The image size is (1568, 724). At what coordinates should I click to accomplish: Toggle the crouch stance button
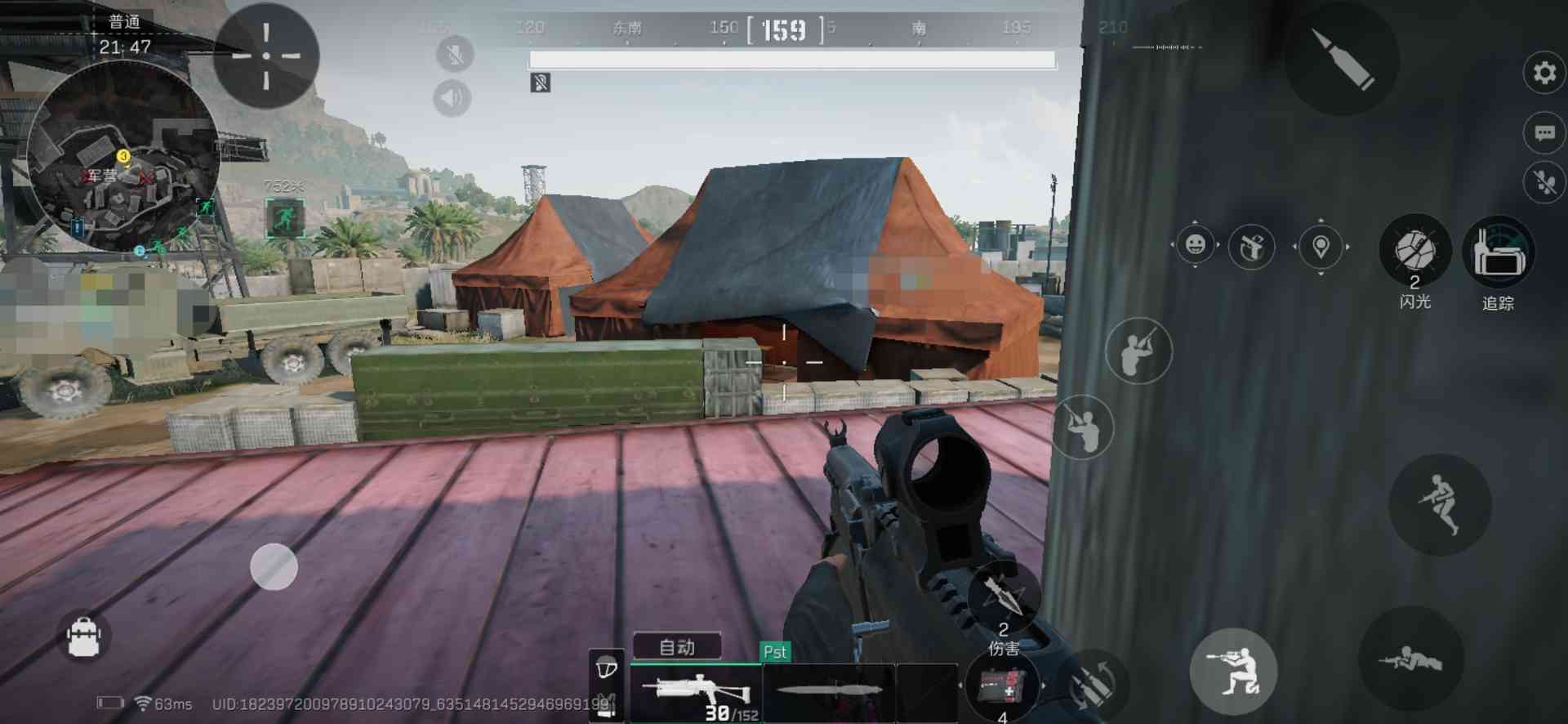pyautogui.click(x=1233, y=671)
